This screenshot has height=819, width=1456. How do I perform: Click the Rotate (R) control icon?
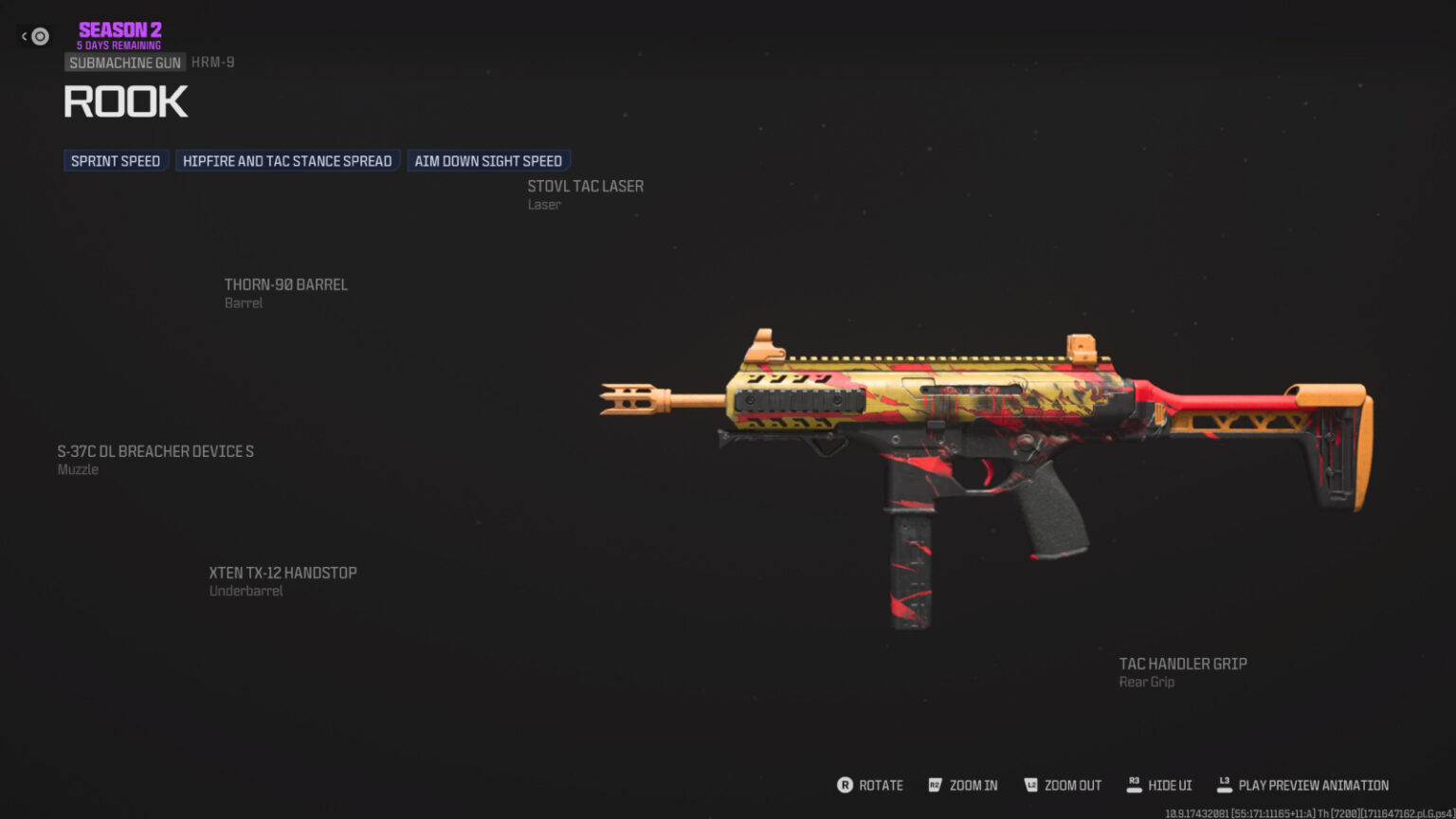845,785
